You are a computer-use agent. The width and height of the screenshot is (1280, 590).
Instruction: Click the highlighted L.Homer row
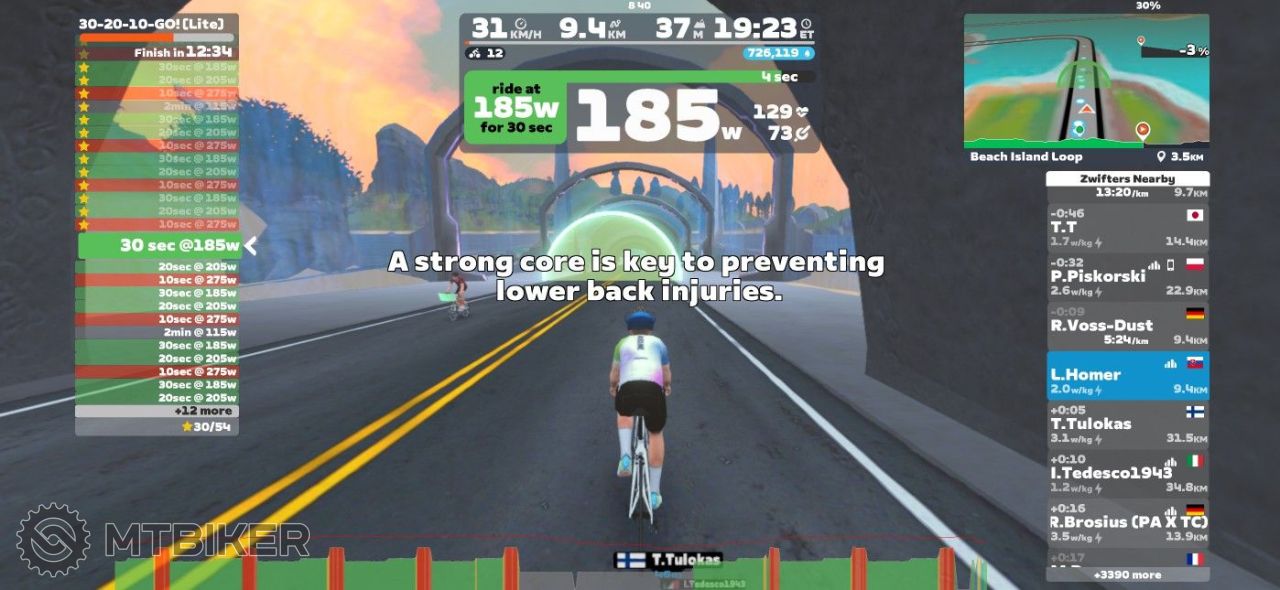(1127, 375)
